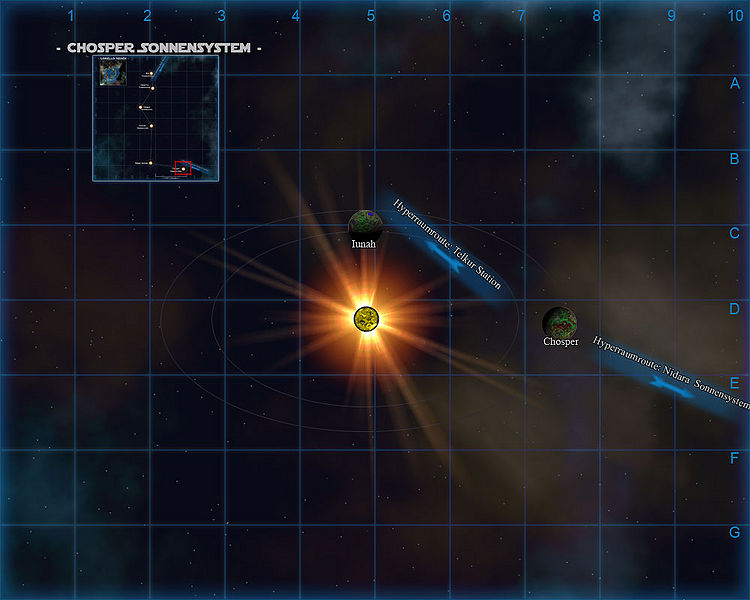Click the central sun of the Chosper system
750x600 pixels.
click(x=367, y=318)
